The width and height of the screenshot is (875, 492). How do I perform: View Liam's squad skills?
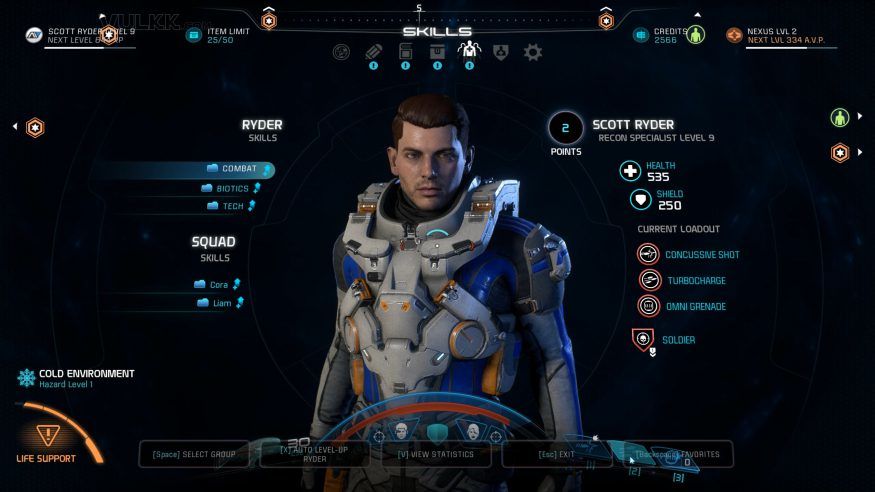click(x=221, y=303)
